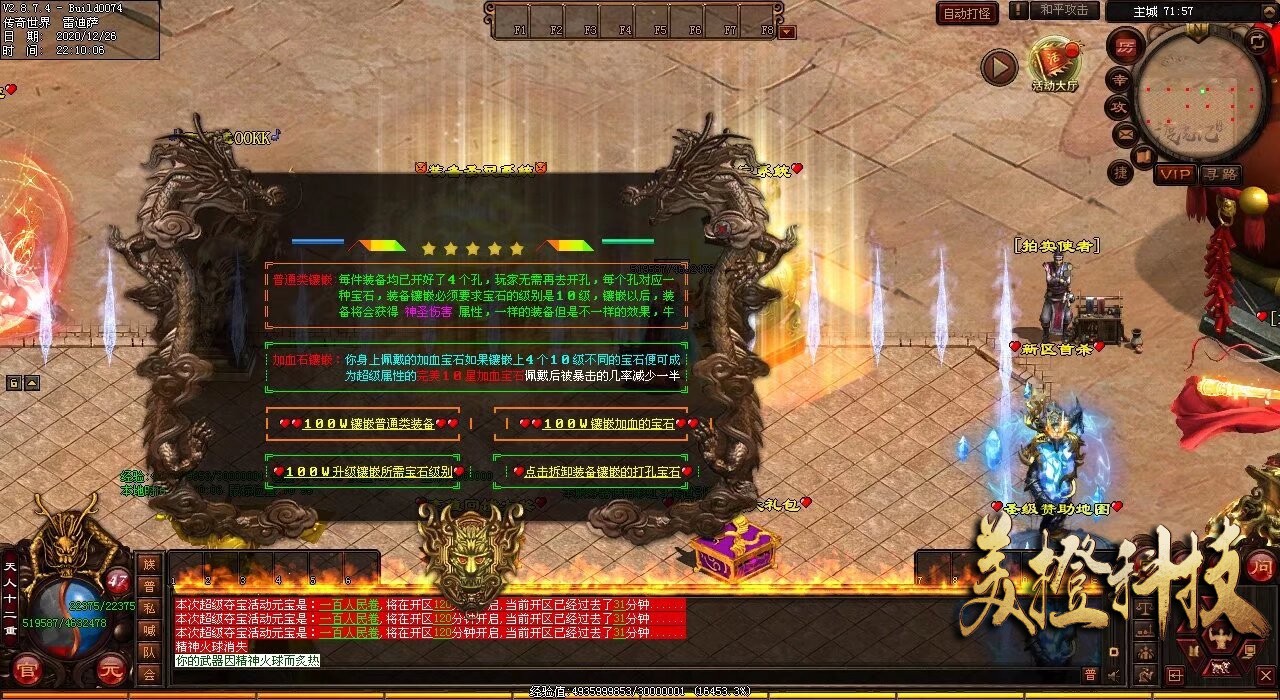Switch to the 私 private chat channel

click(149, 608)
